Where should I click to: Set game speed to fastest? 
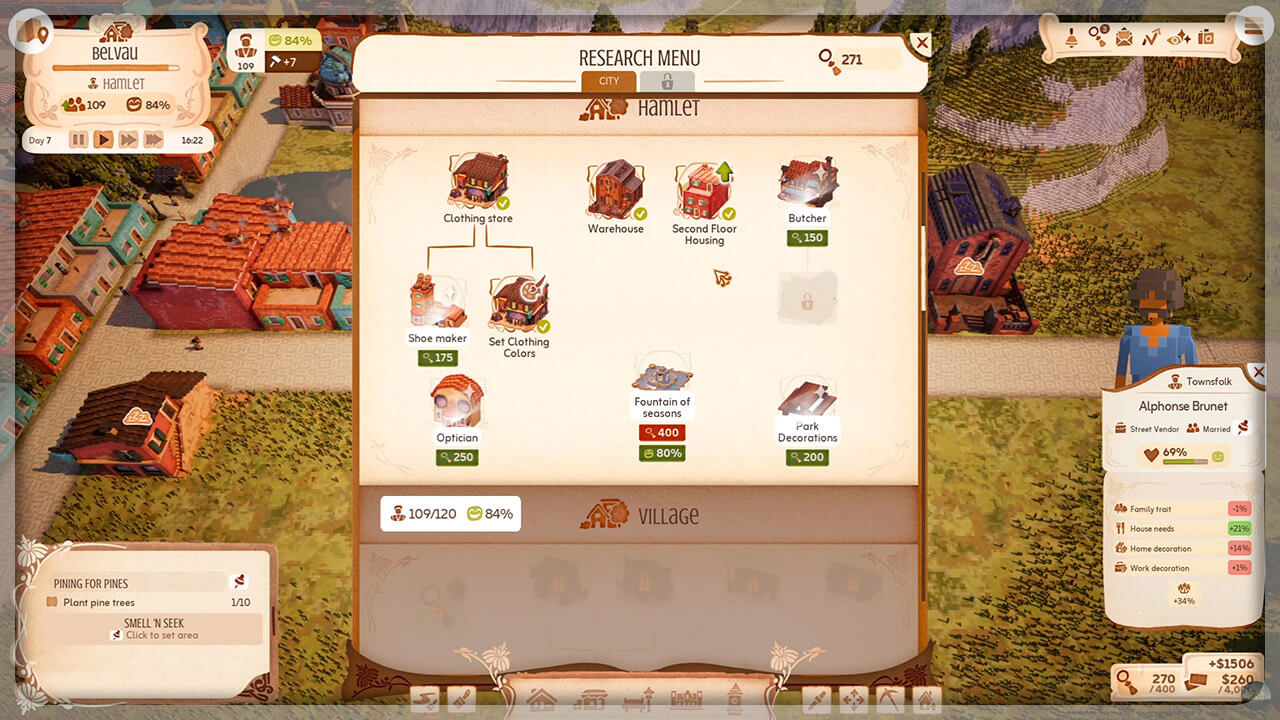153,140
